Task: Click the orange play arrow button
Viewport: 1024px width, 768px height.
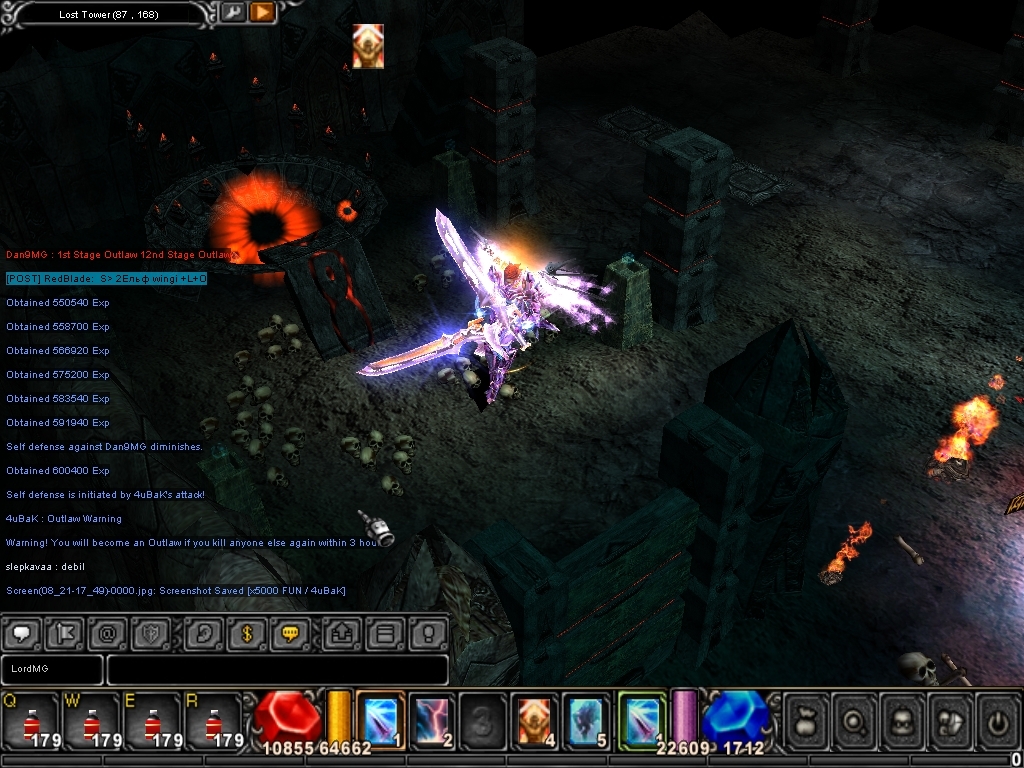Action: coord(262,13)
